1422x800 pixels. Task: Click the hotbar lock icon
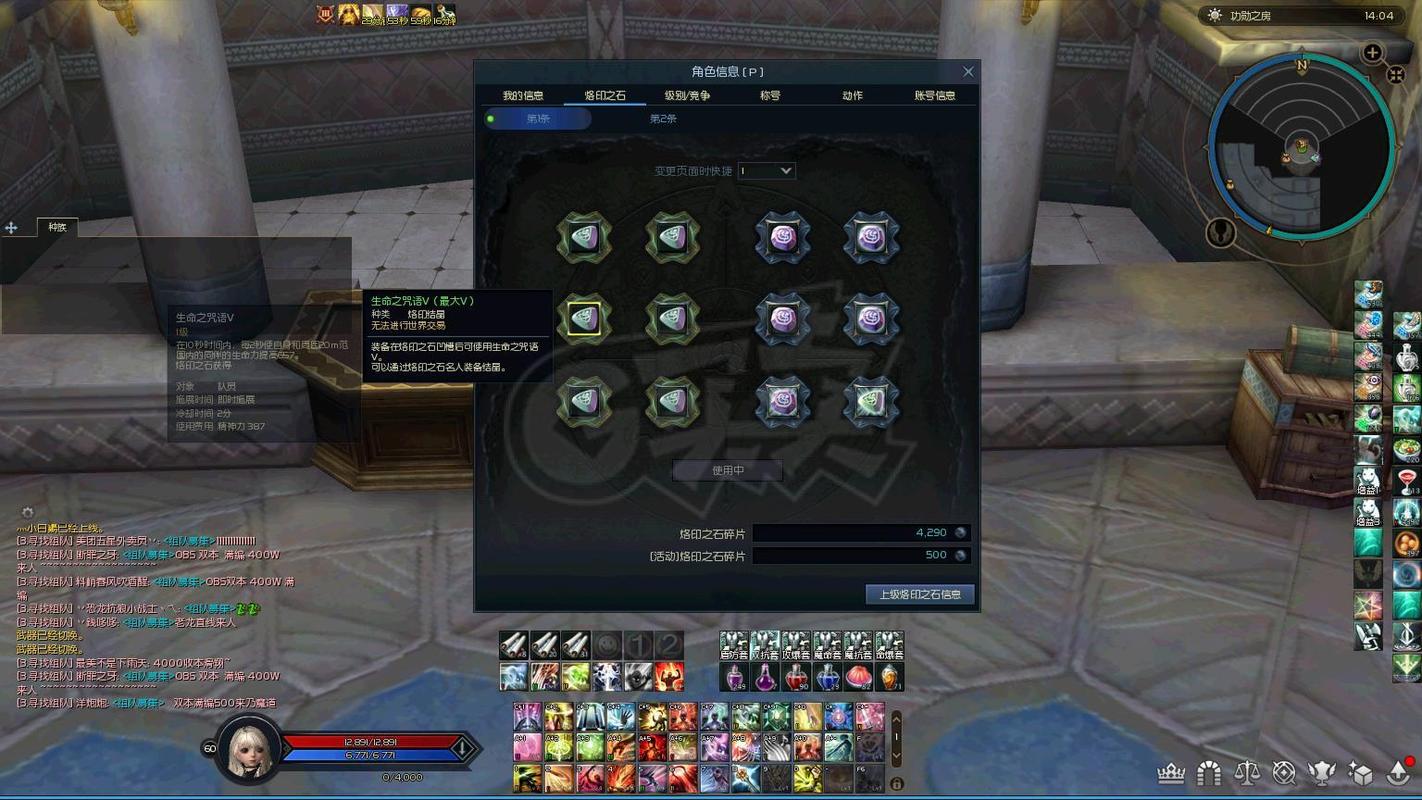coord(896,784)
